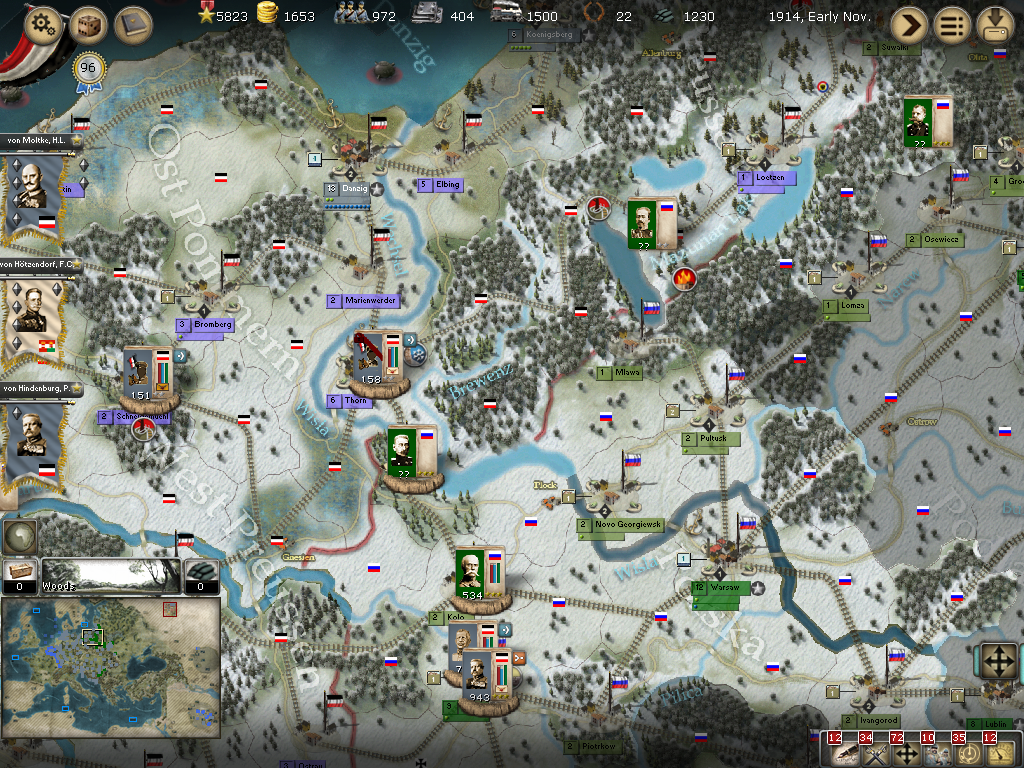Choose the four-arrow move action in toolbar
This screenshot has width=1024, height=768.
point(908,753)
